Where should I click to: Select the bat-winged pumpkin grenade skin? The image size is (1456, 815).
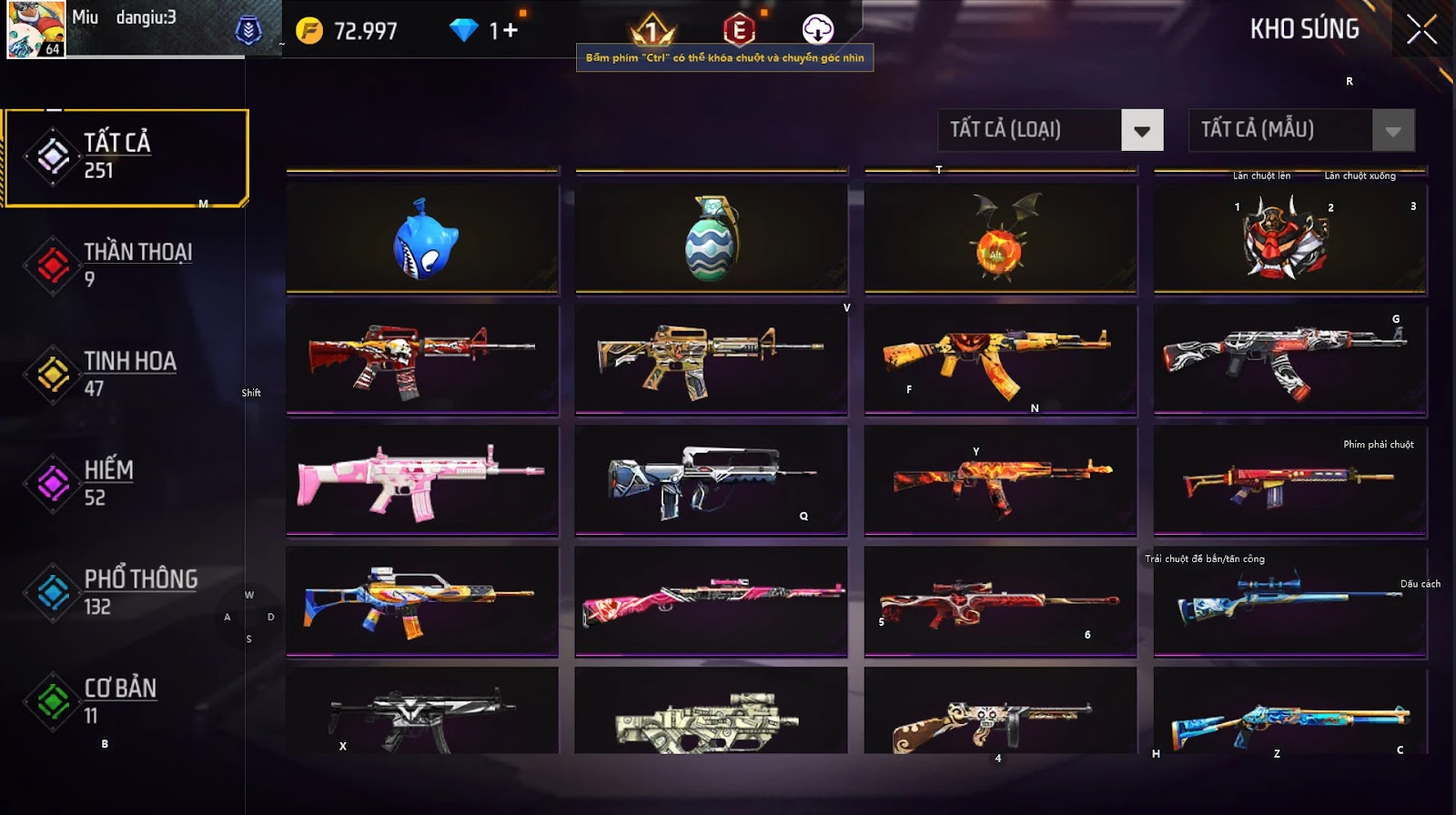(x=1000, y=239)
